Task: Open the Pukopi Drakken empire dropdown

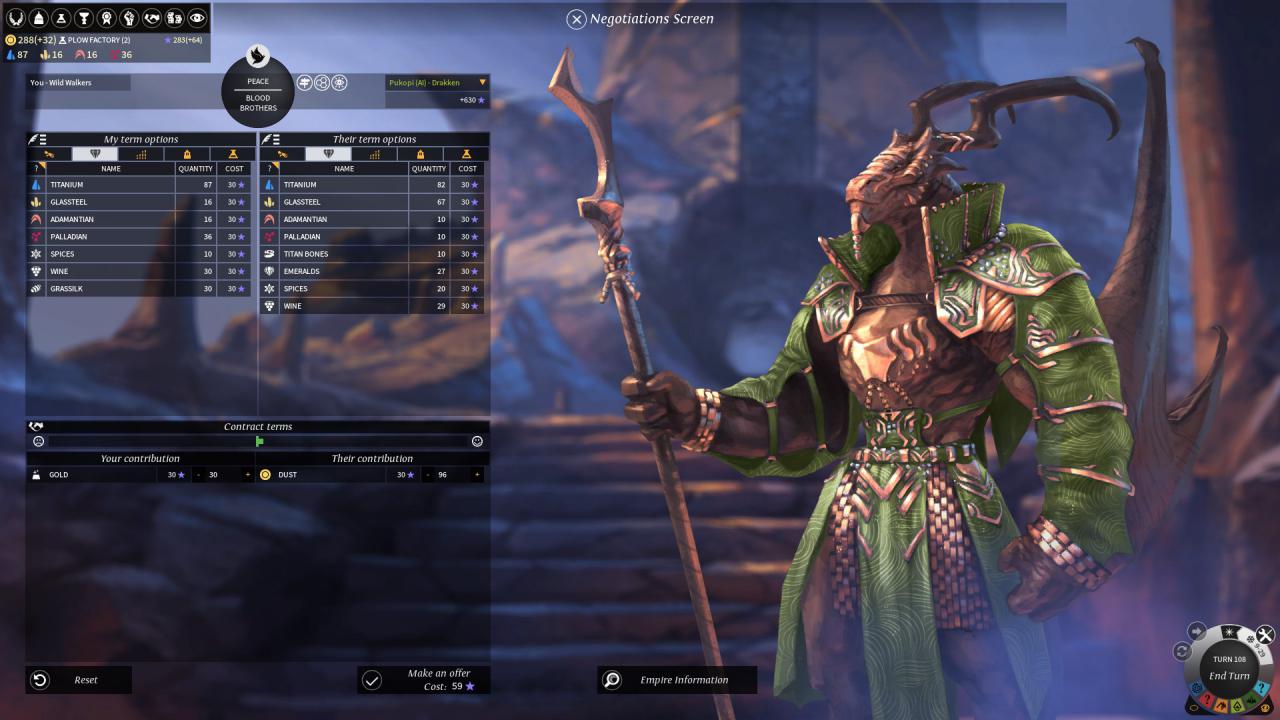Action: click(x=483, y=83)
